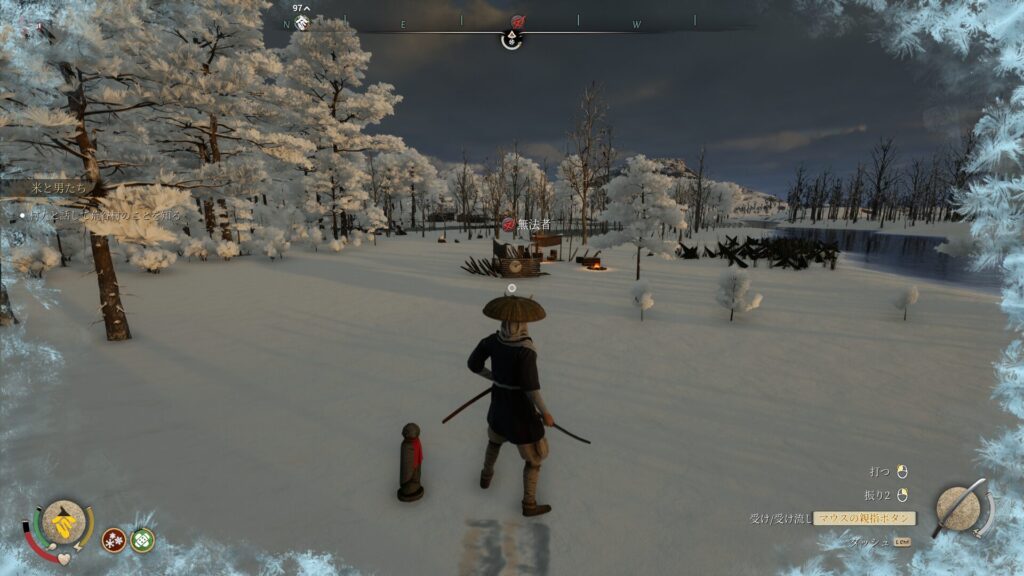Screen dimensions: 1024x576
Task: Select the white handshake marker on compass
Action: click(302, 22)
